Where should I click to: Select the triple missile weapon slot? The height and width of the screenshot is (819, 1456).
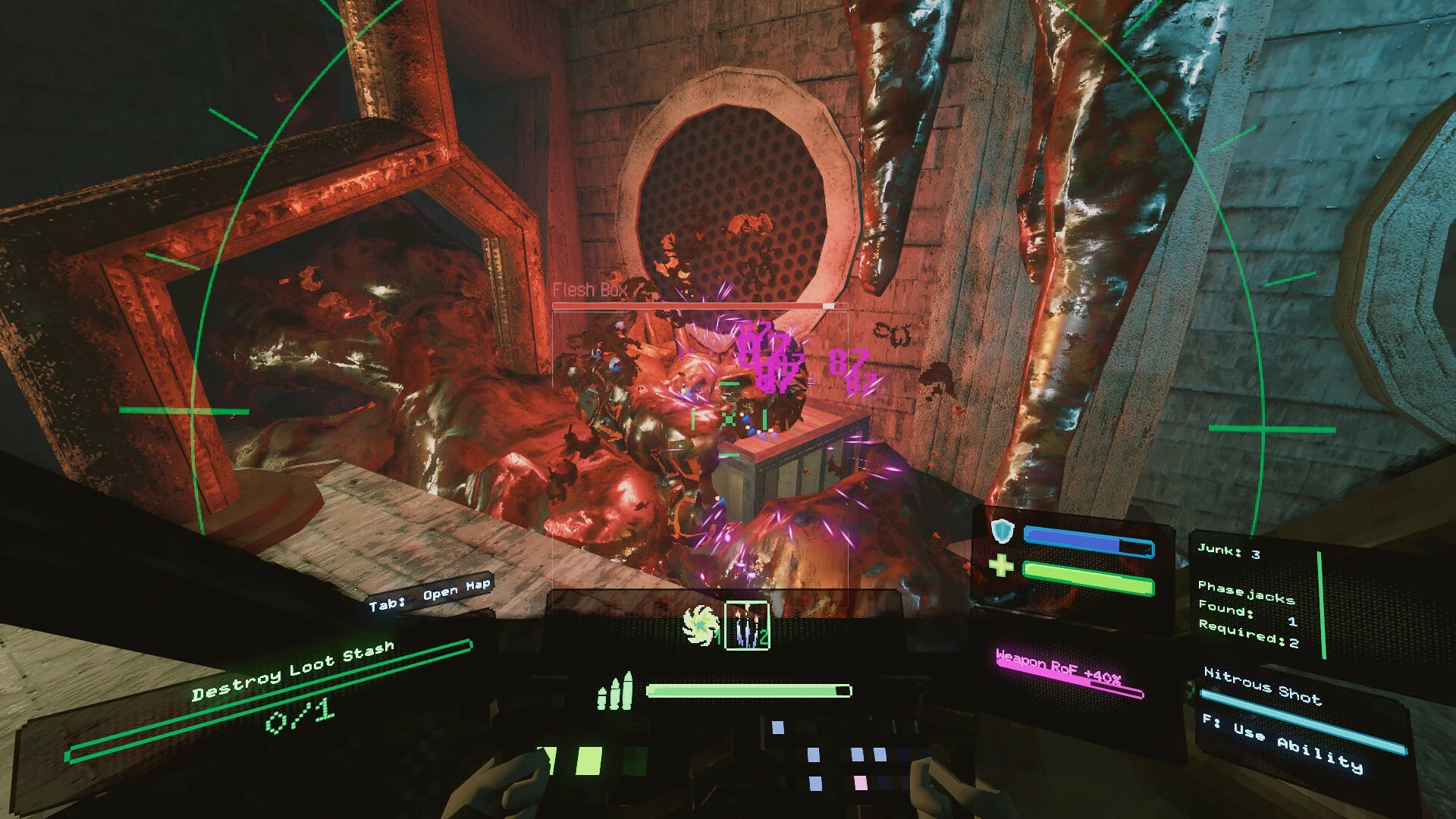pos(747,626)
